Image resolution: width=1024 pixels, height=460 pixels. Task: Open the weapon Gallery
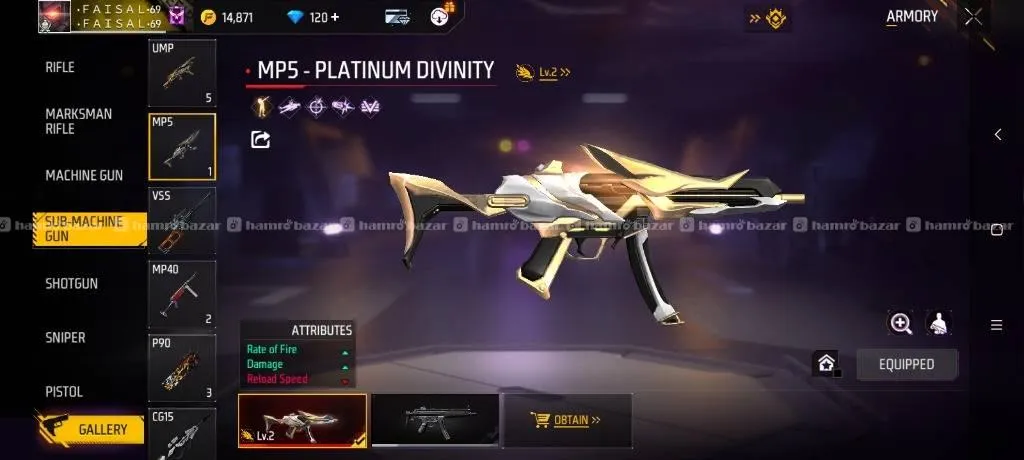coord(102,429)
